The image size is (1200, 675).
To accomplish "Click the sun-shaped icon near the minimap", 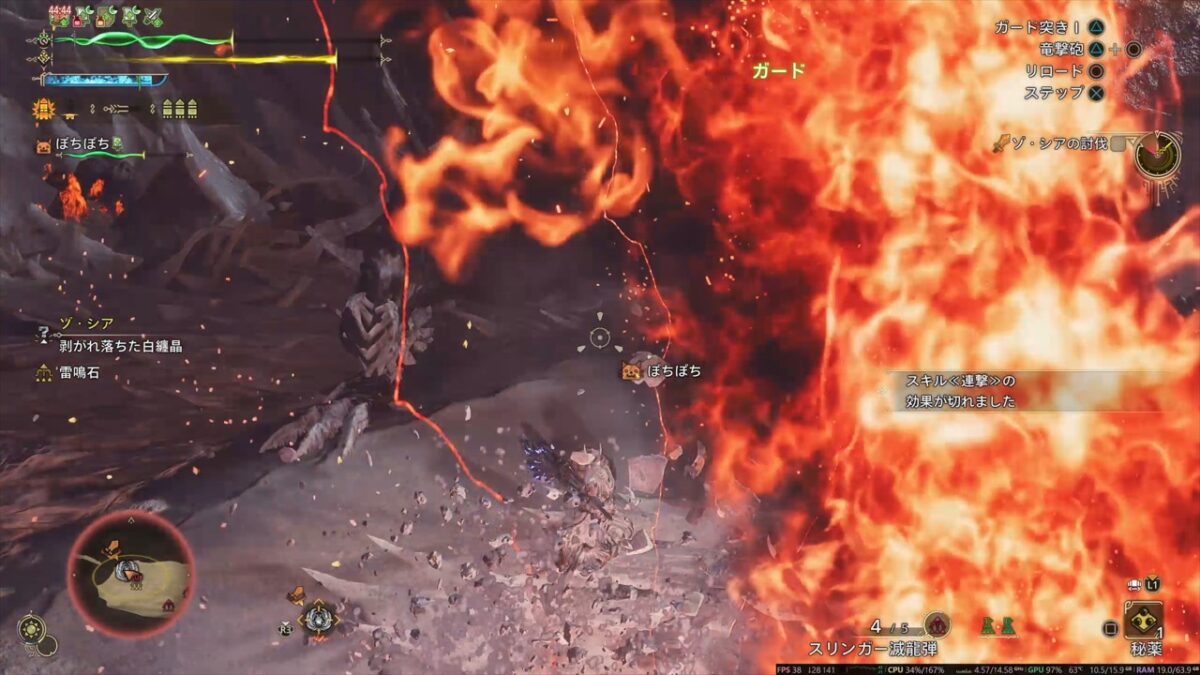I will coord(31,629).
